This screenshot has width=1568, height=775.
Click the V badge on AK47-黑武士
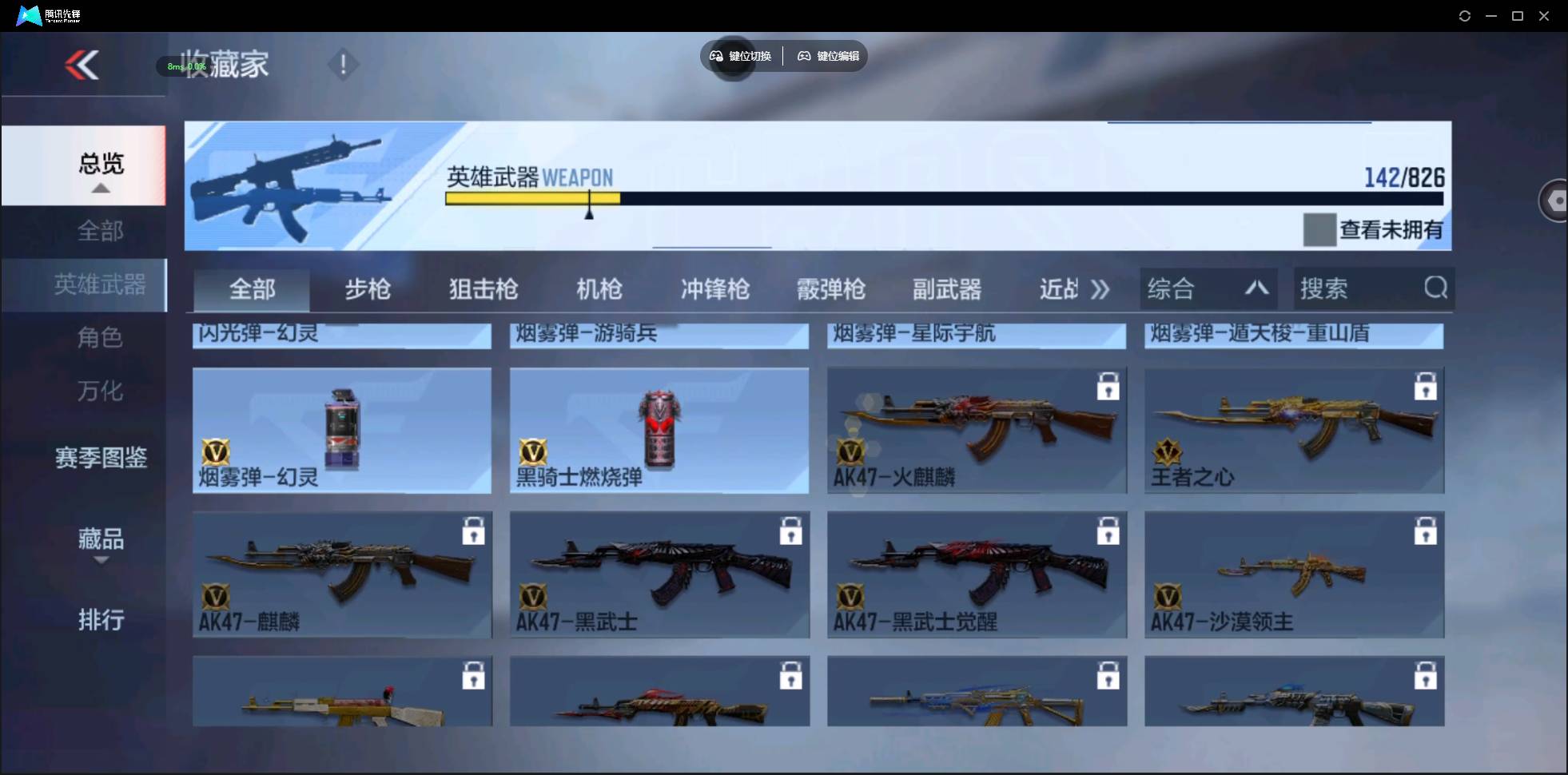click(534, 595)
